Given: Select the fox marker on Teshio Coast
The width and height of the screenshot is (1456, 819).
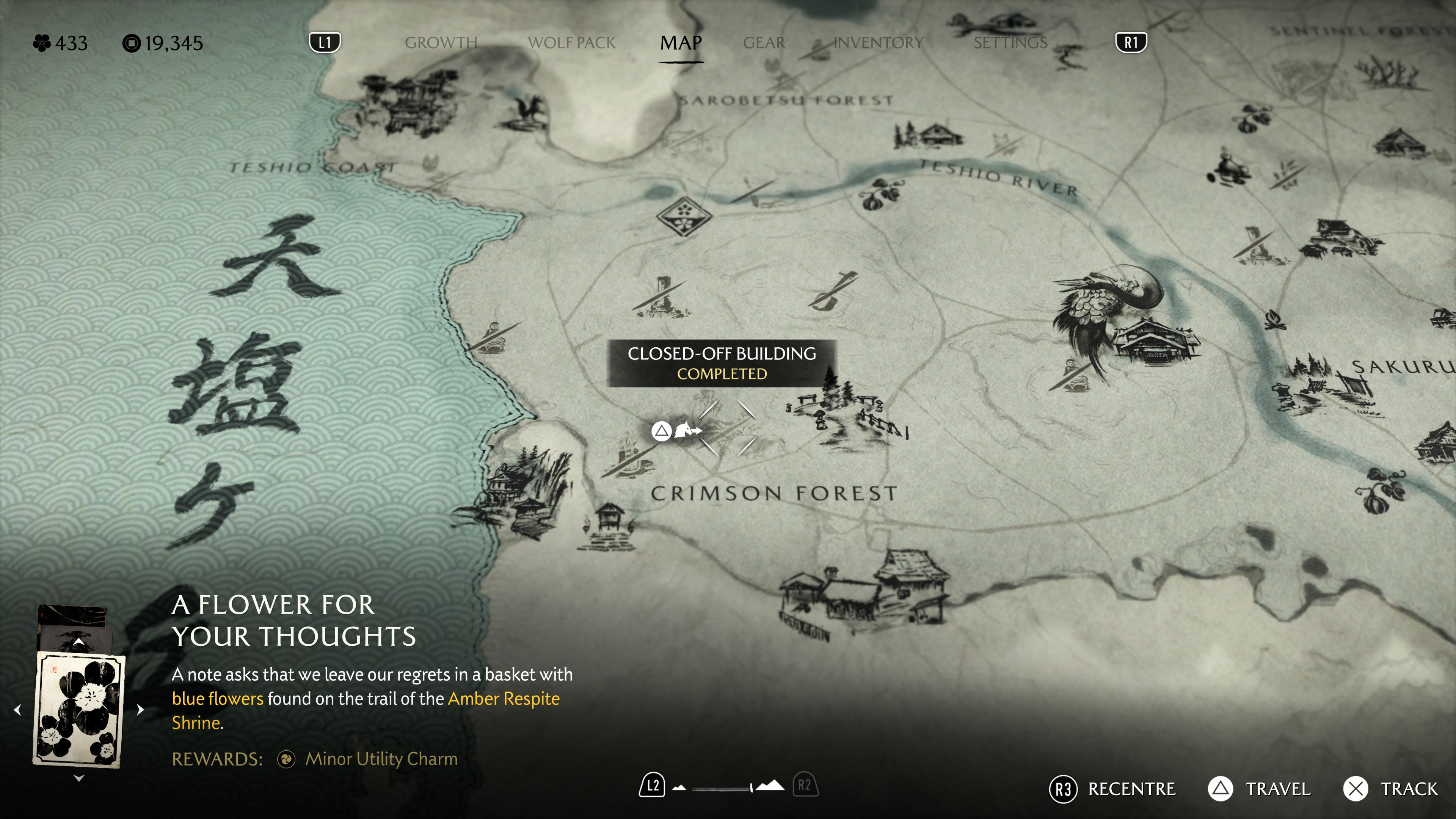Looking at the screenshot, I should (431, 163).
